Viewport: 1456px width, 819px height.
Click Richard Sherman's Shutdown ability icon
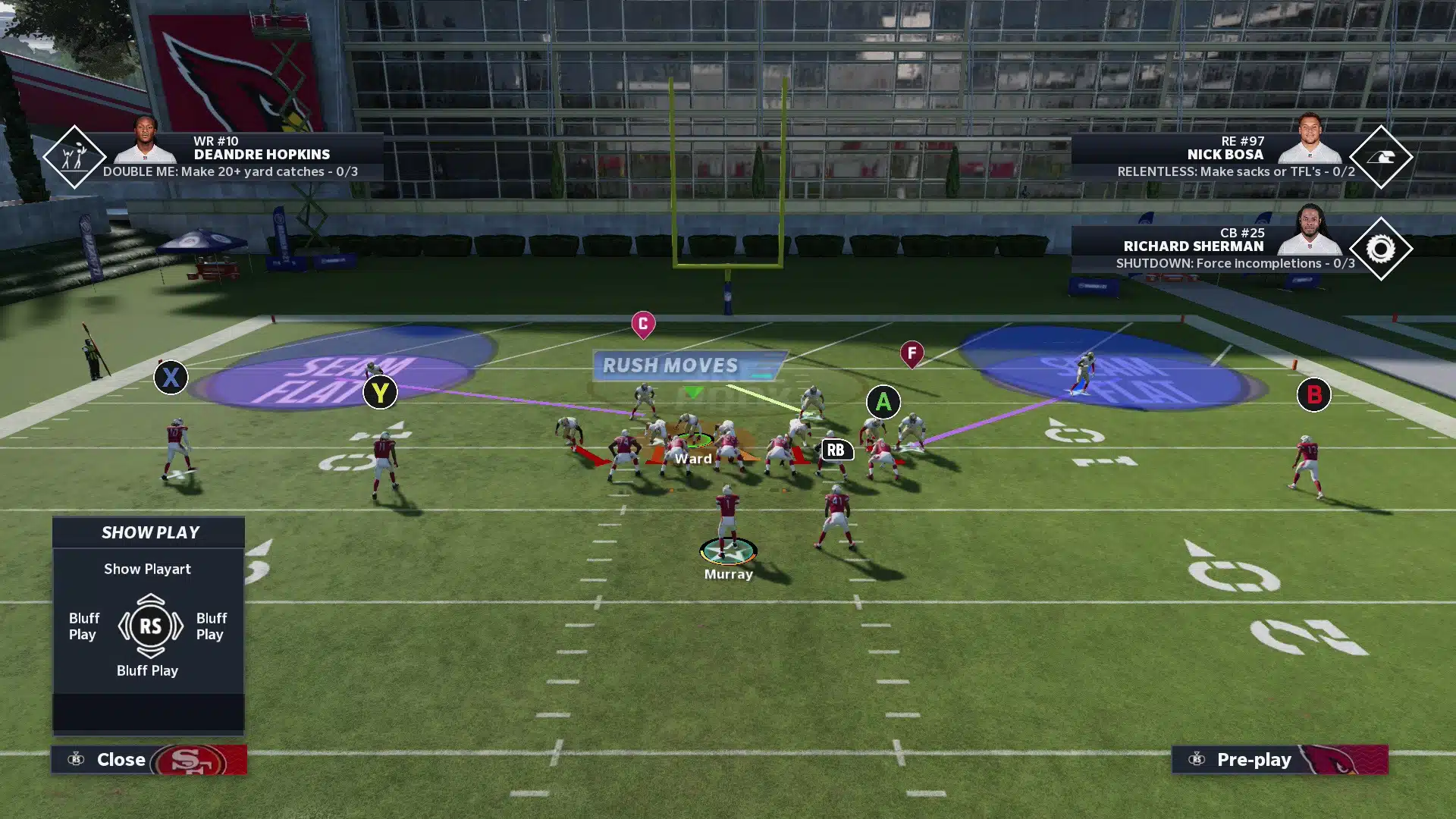coord(1382,249)
